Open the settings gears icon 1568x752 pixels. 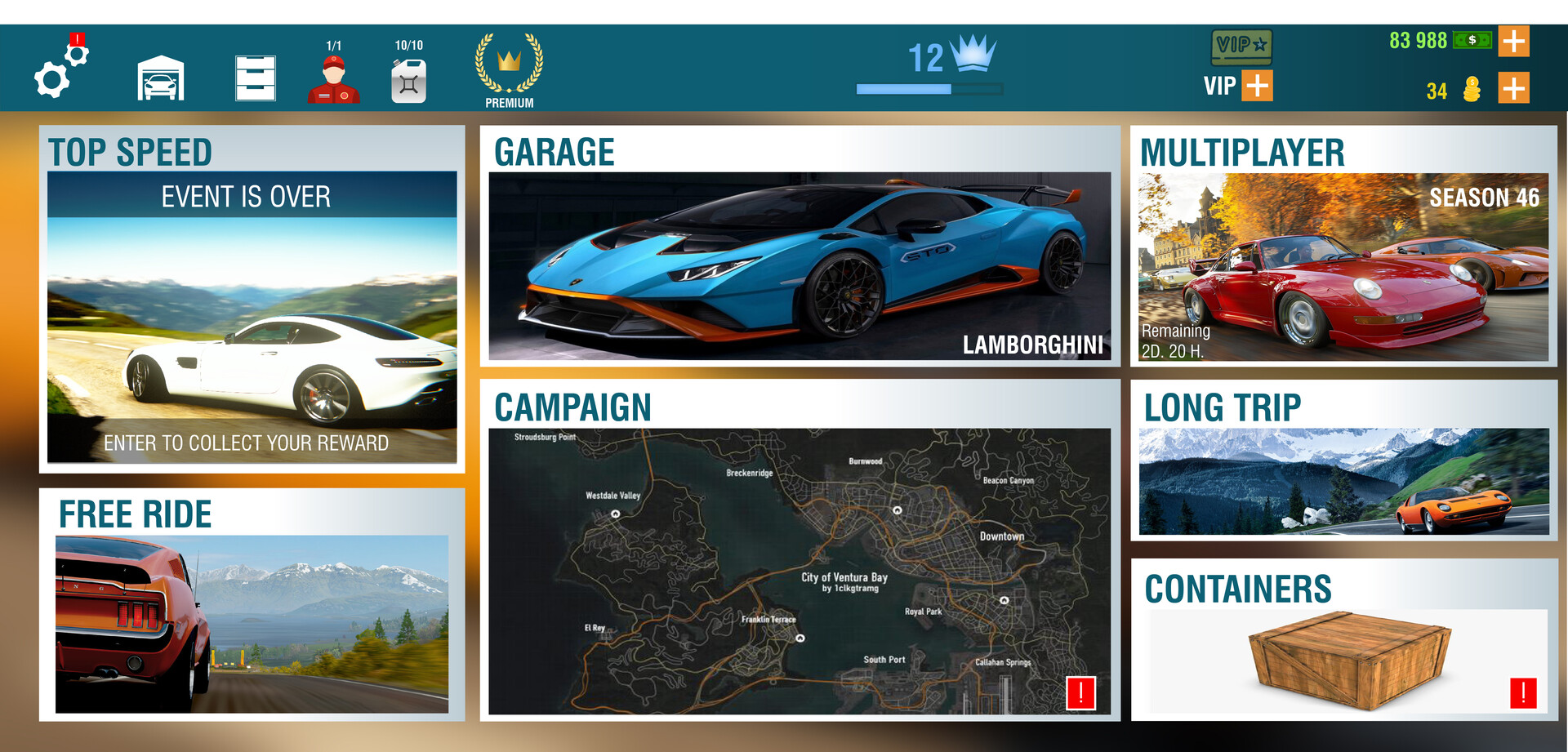click(x=59, y=72)
